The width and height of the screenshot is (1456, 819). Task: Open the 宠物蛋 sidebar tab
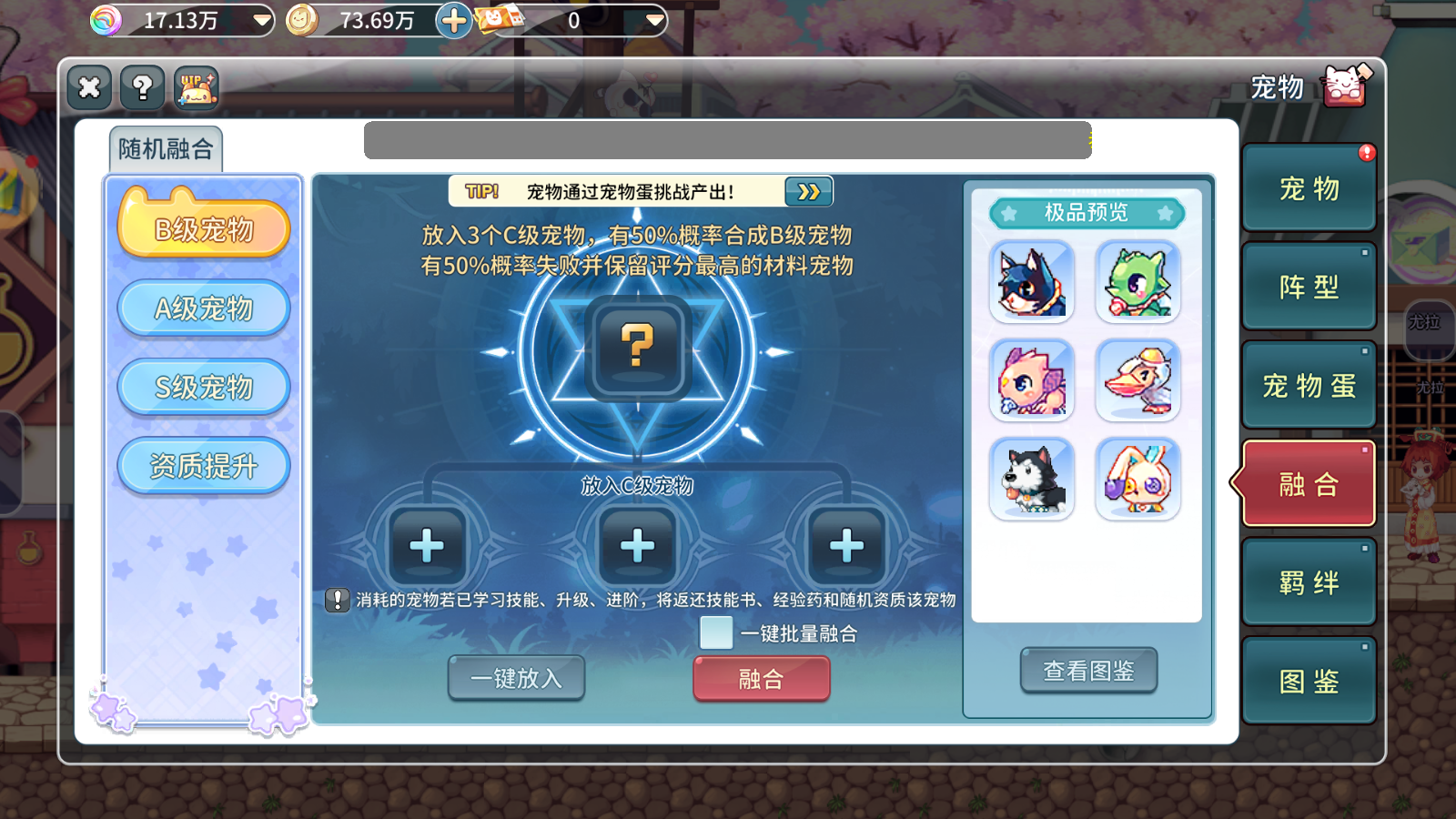coord(1309,385)
